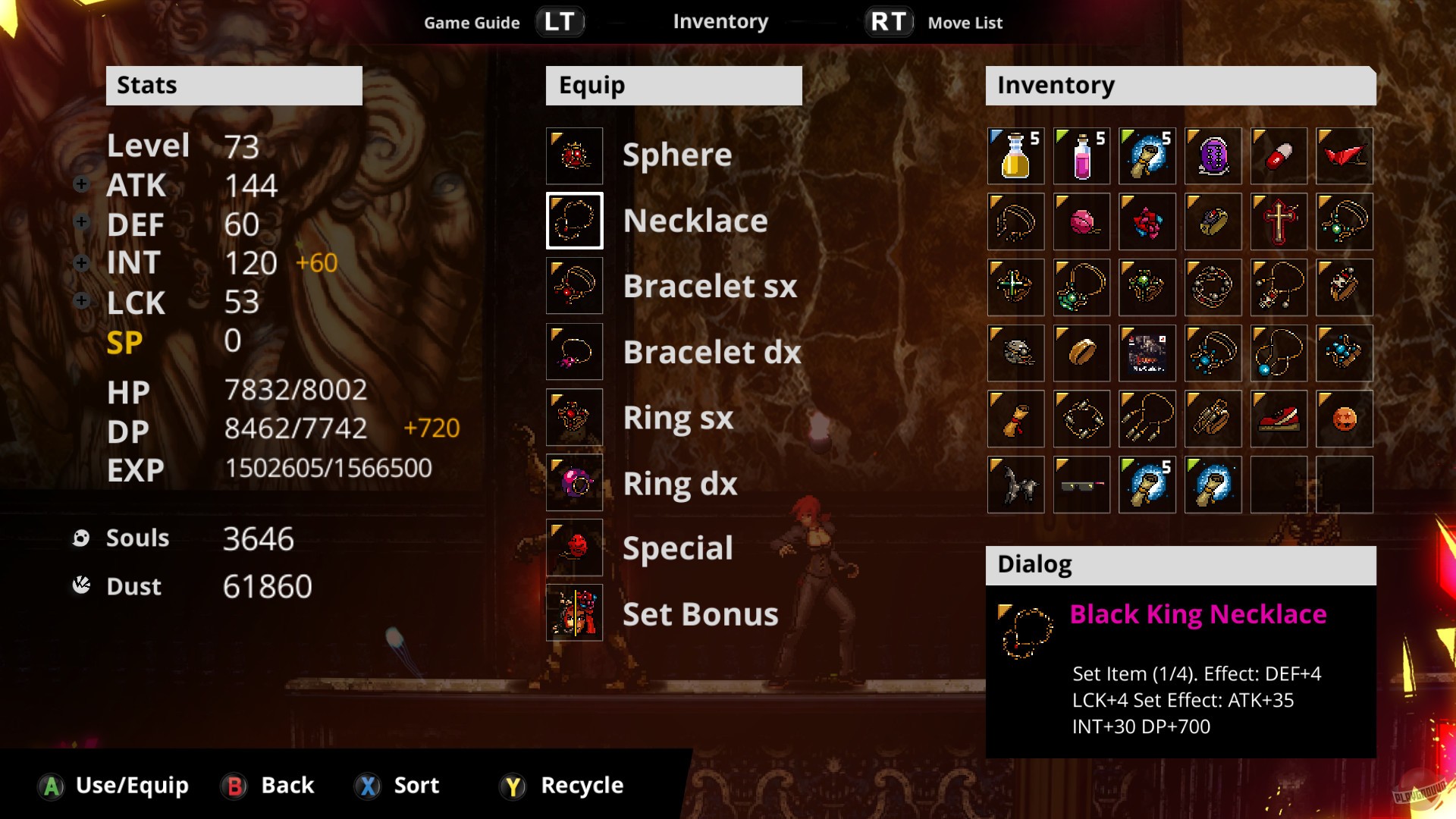Click the plus button beside DEF
Screen dimensions: 1456x819
click(81, 222)
